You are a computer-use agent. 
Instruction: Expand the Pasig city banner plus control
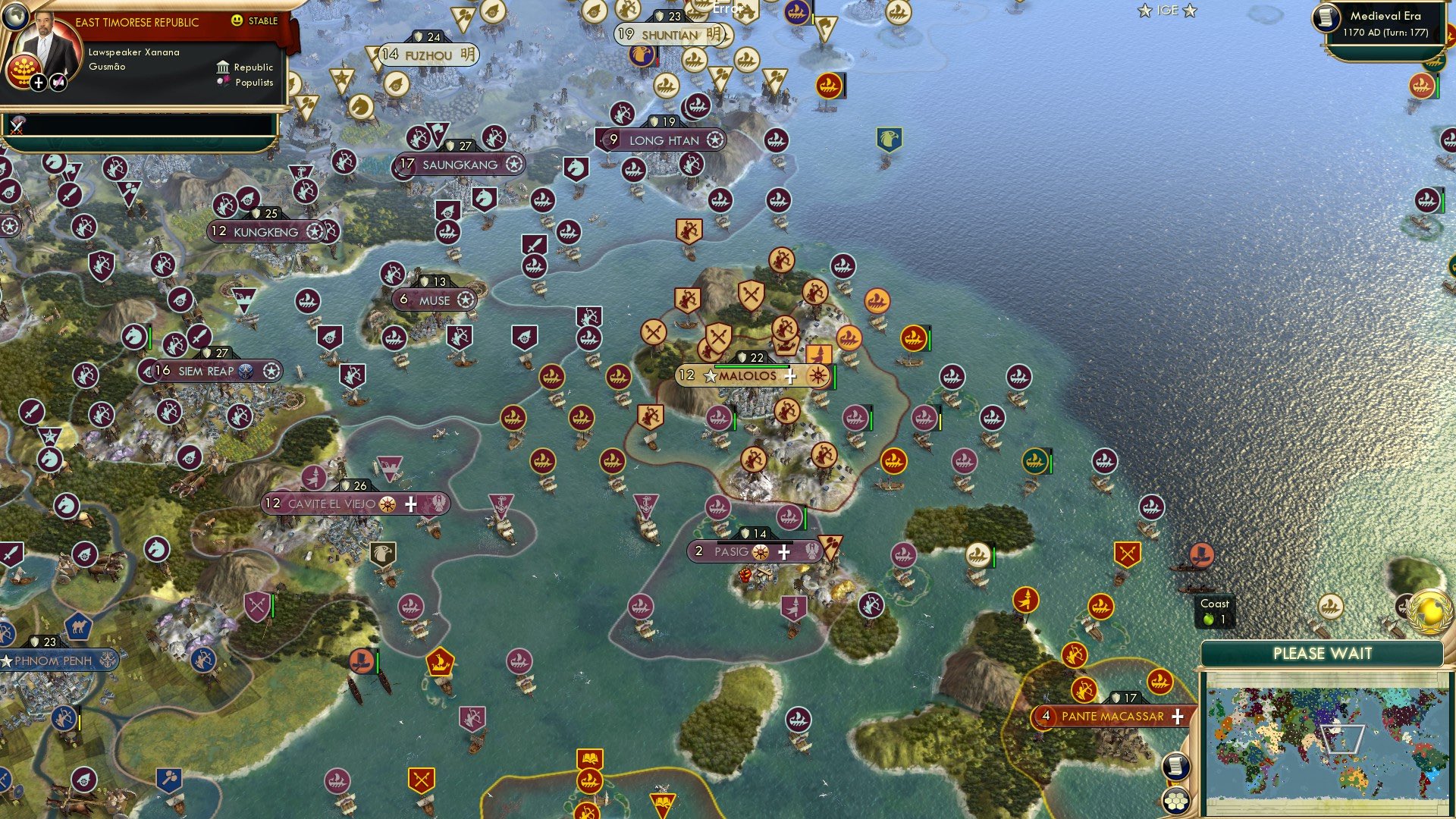786,552
